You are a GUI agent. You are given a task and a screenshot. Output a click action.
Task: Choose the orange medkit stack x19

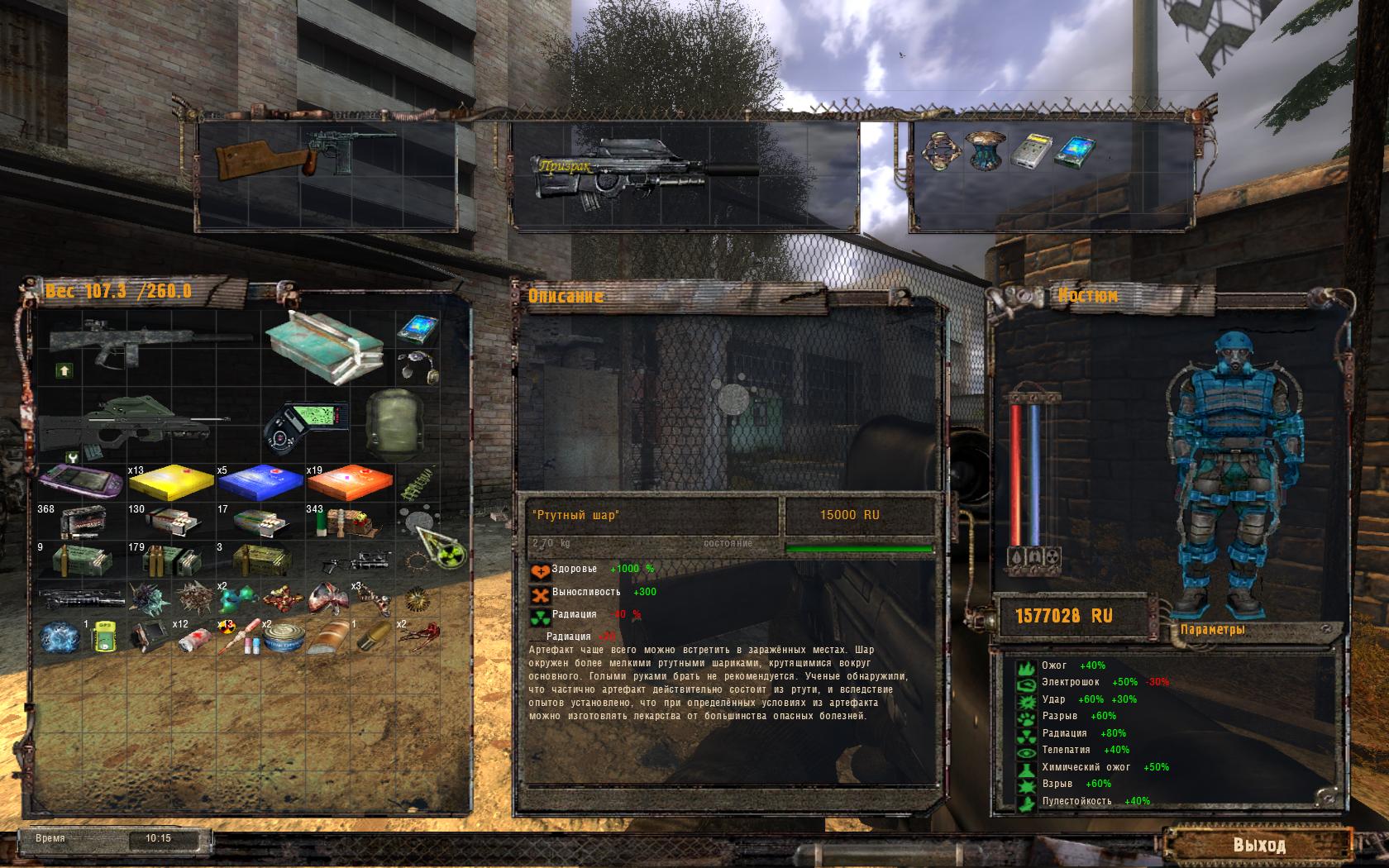click(351, 482)
